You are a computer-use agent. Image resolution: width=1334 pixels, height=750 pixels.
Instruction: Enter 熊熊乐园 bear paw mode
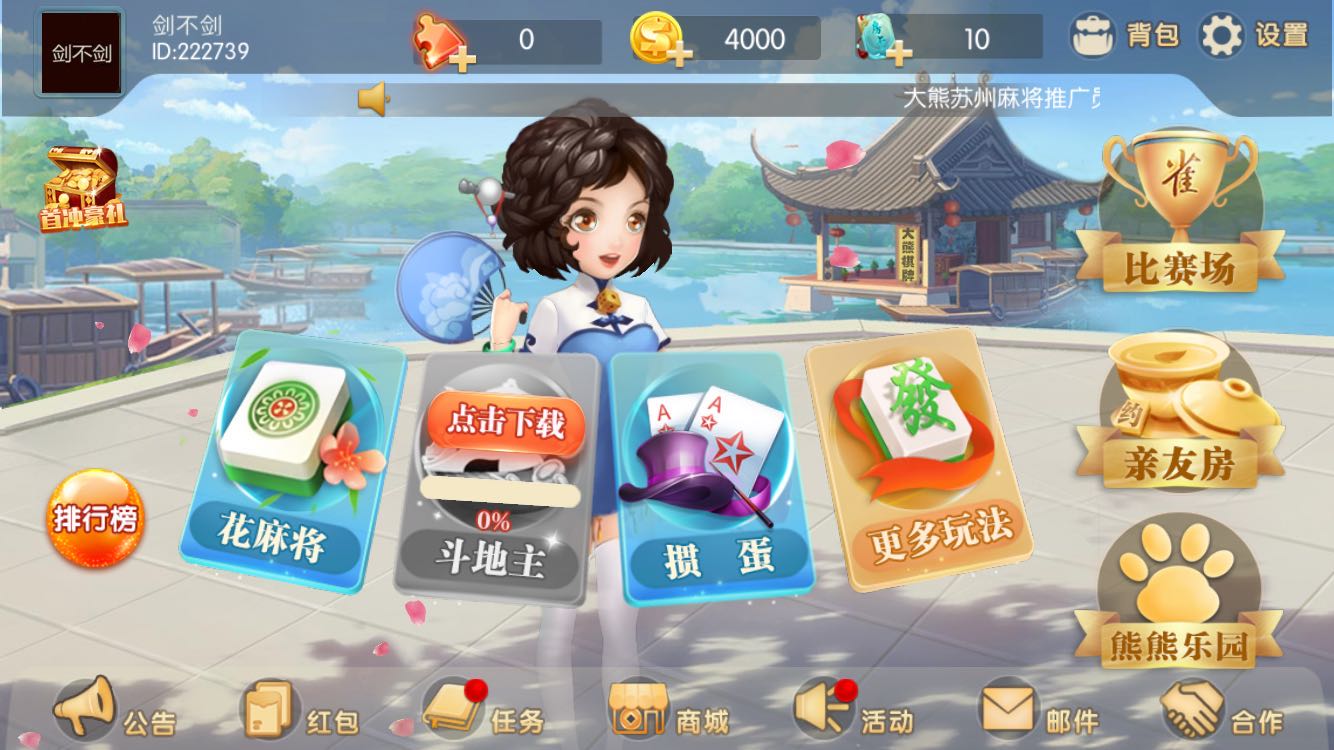pyautogui.click(x=1176, y=598)
